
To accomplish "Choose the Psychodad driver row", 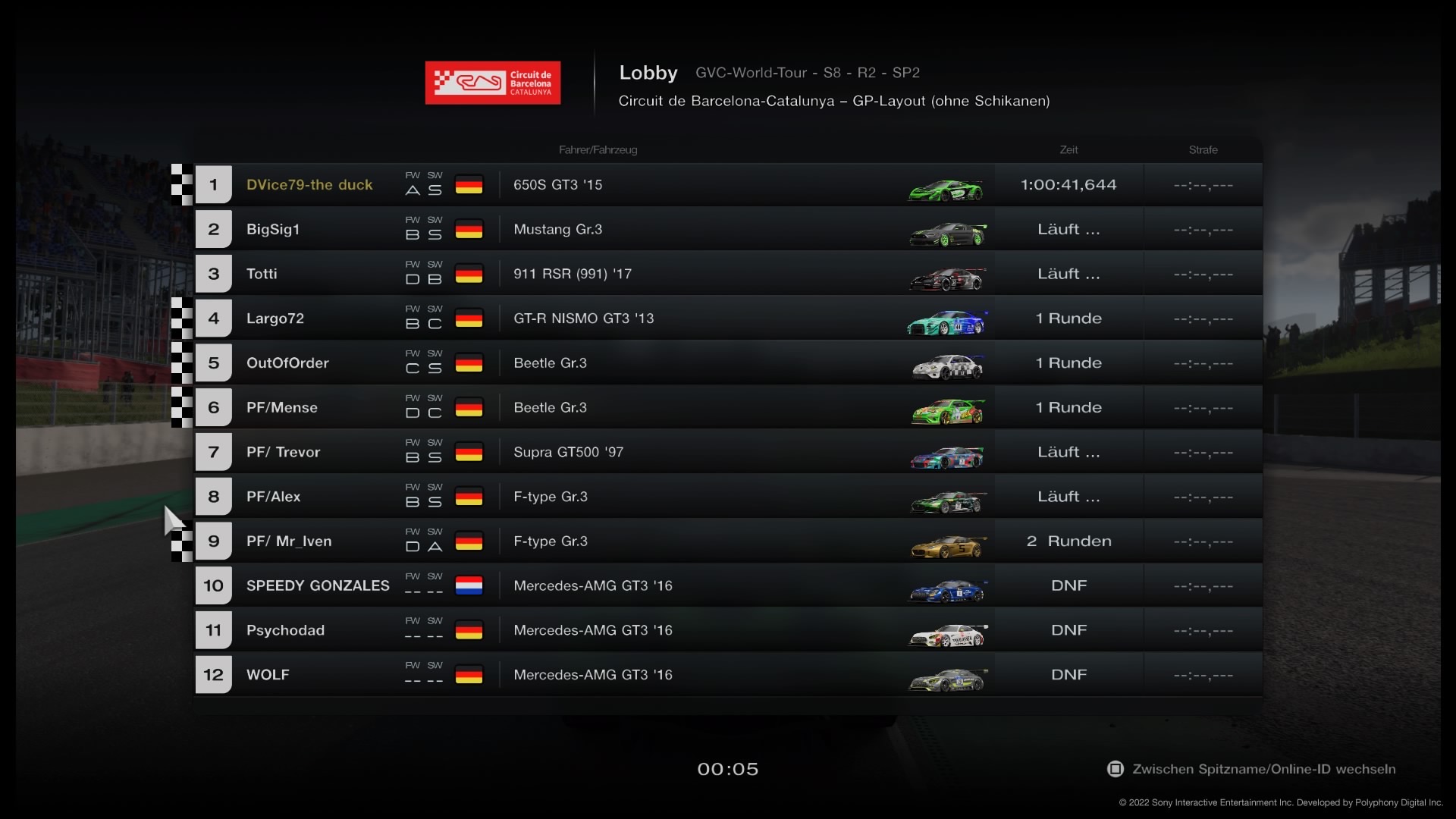I will point(285,630).
